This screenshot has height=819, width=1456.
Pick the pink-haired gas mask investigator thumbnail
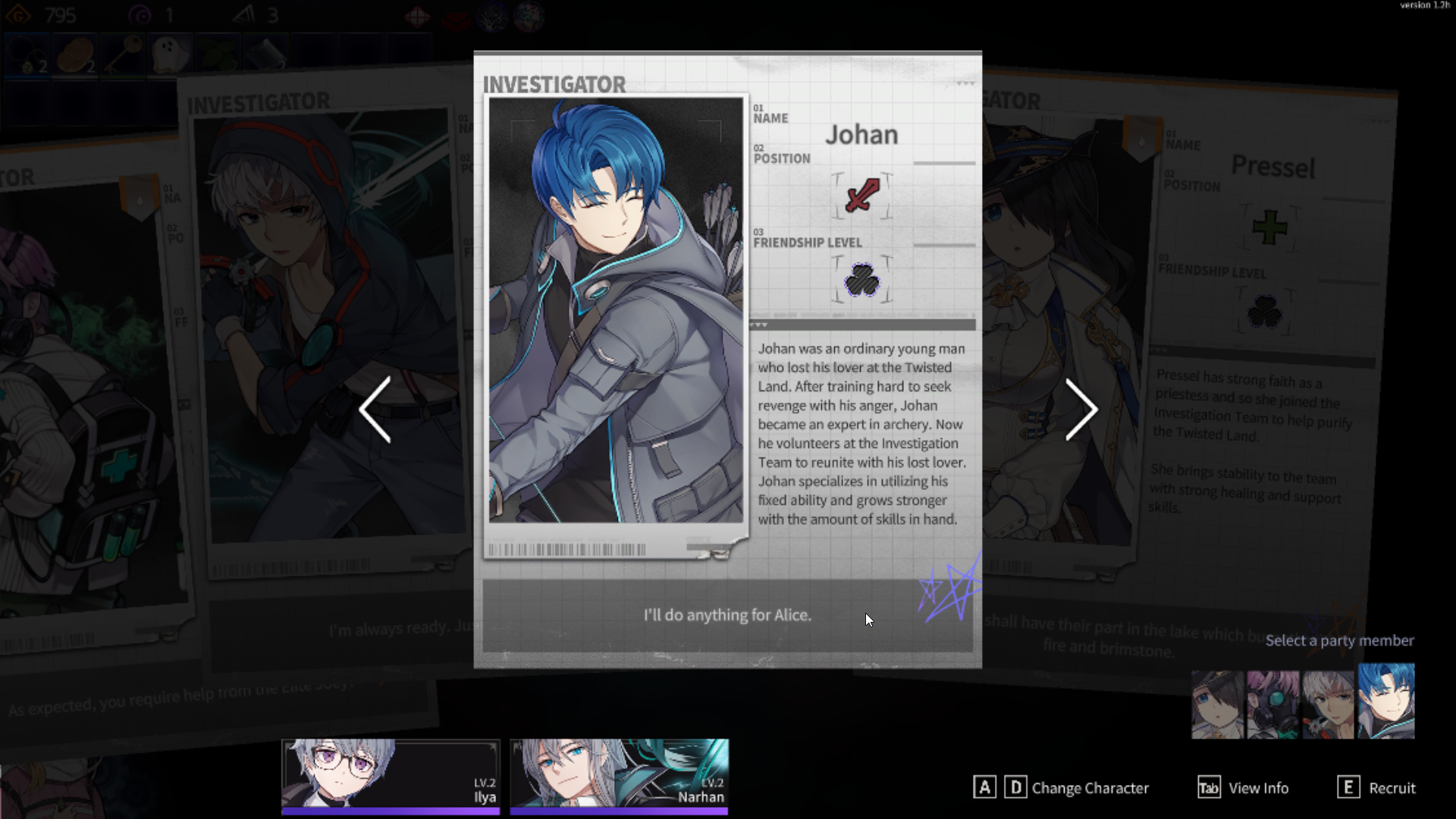coord(1273,704)
